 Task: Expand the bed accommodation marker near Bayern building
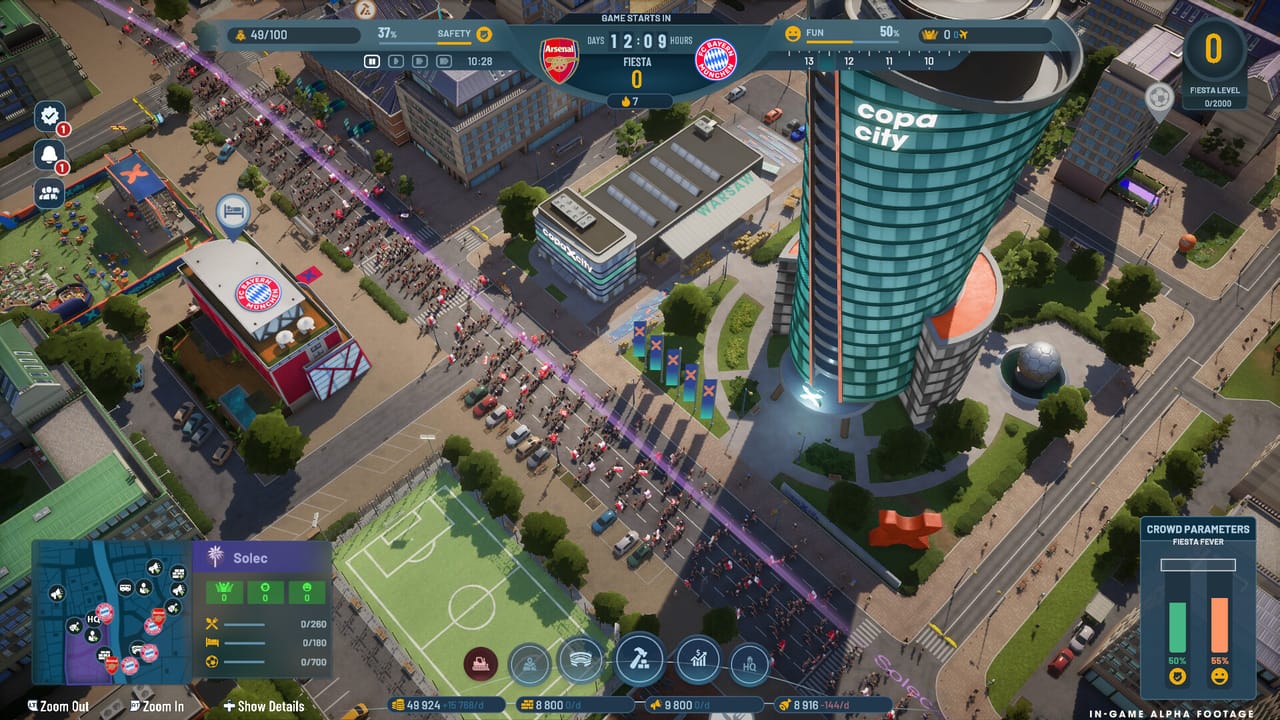(232, 211)
